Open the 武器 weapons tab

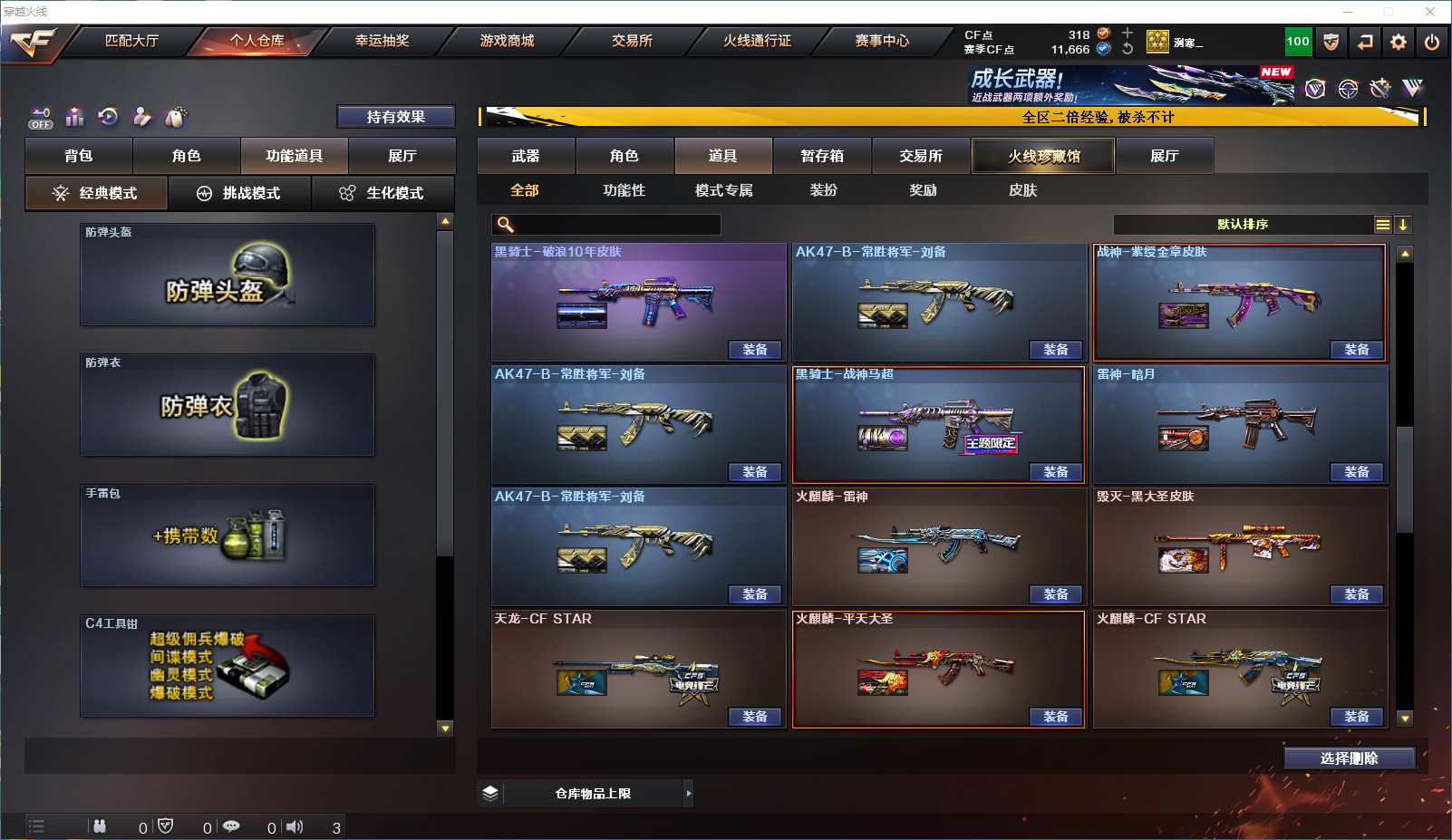(x=526, y=156)
